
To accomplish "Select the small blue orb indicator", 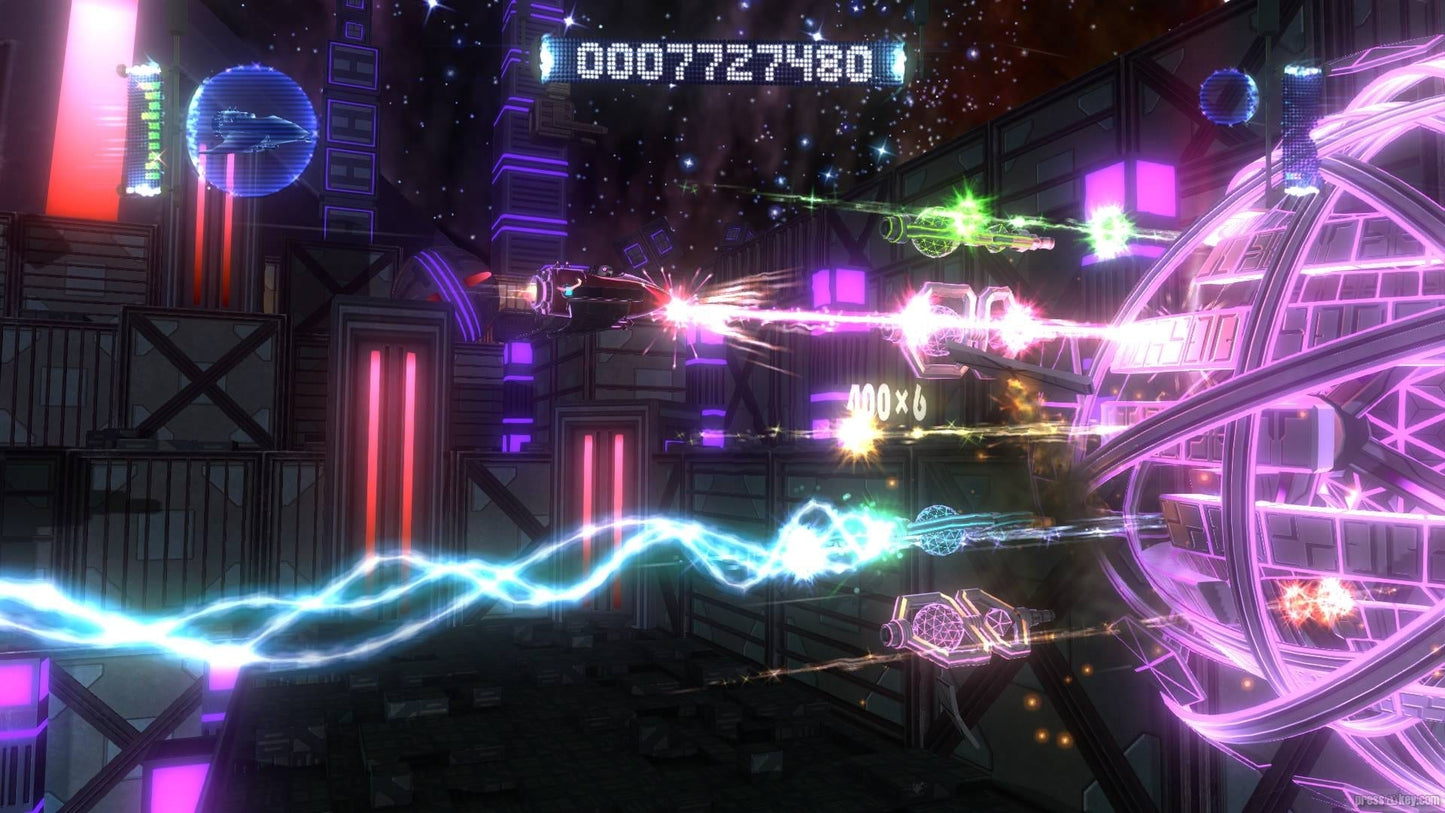I will (x=1228, y=97).
